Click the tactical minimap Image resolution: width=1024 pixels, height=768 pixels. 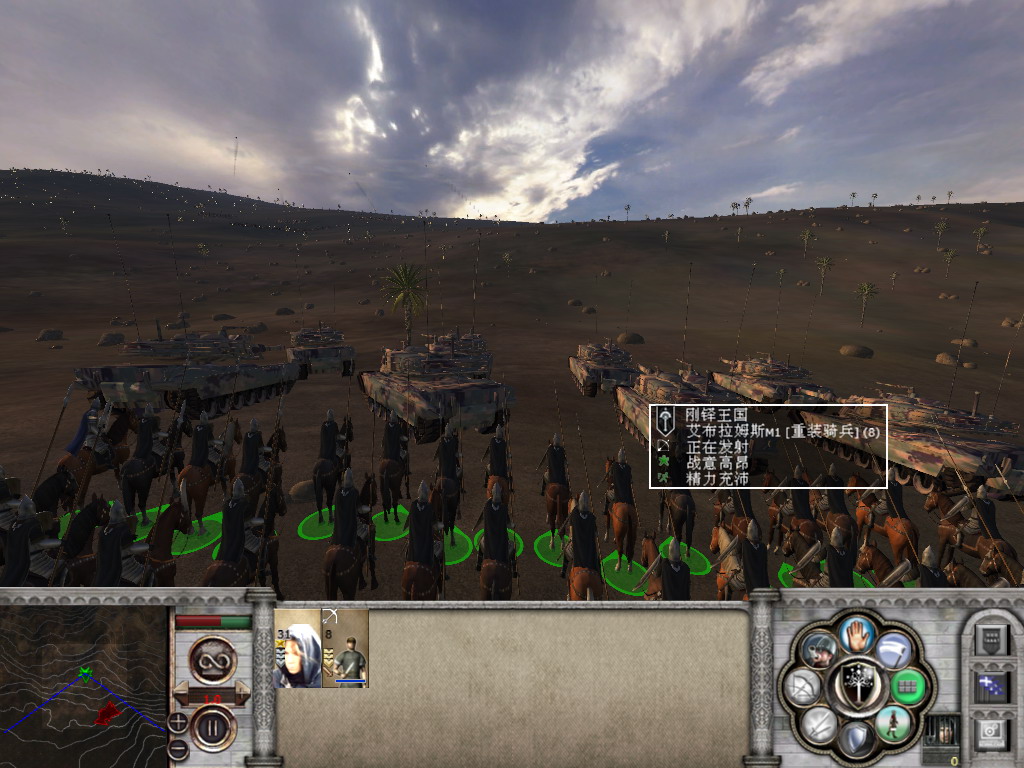(83, 685)
